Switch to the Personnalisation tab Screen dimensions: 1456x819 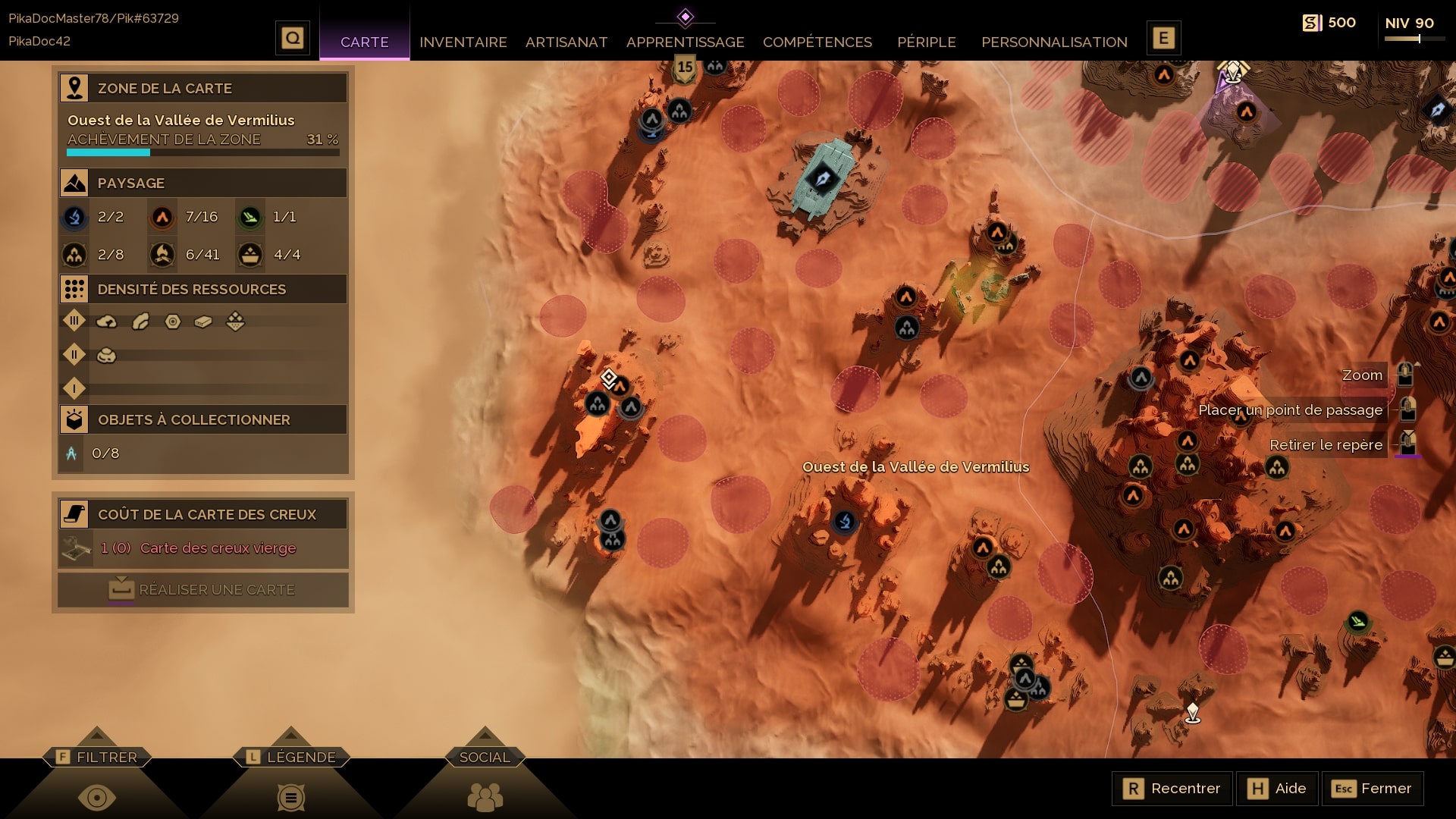coord(1054,42)
